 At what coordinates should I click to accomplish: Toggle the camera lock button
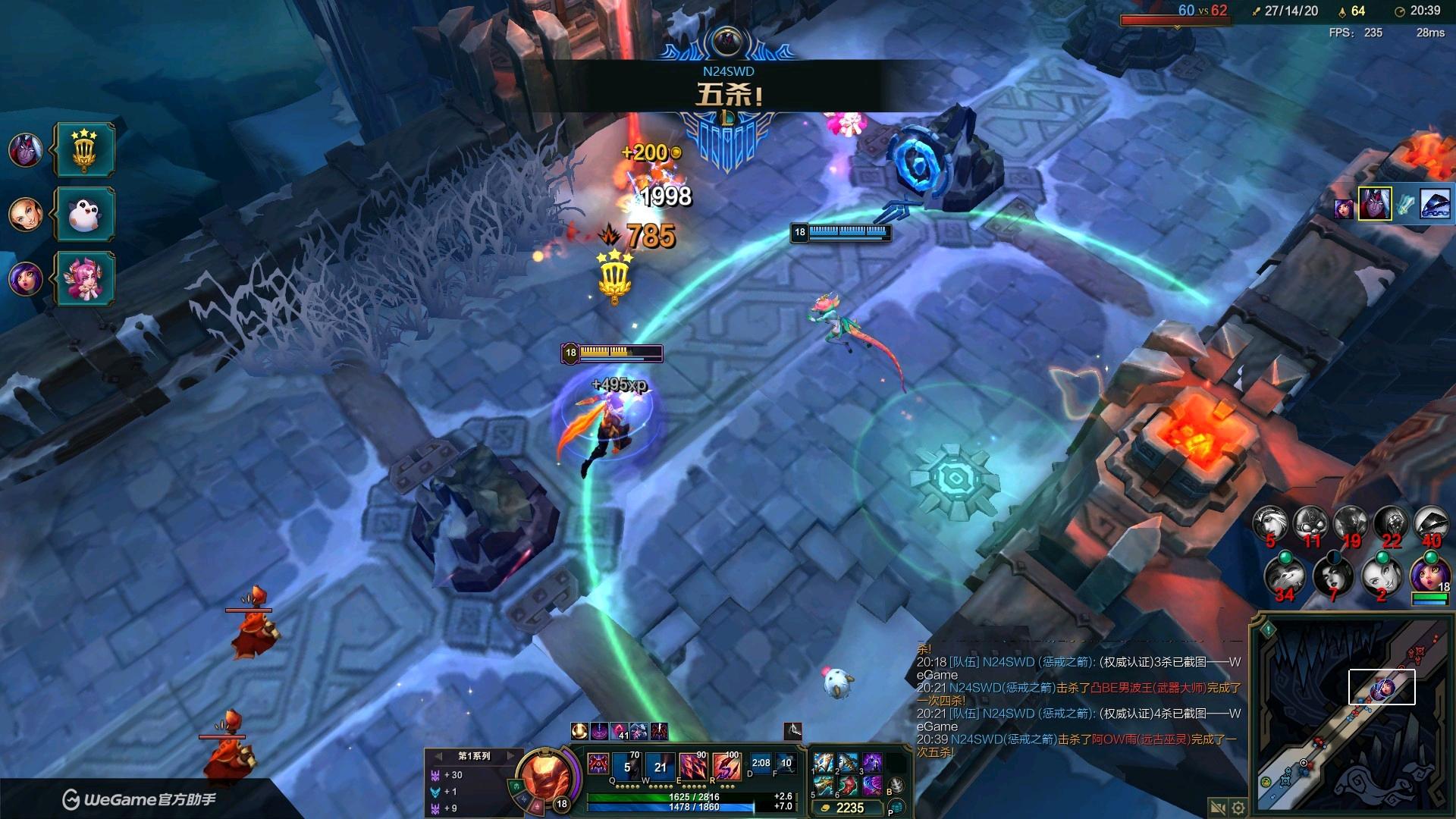coord(1218,807)
